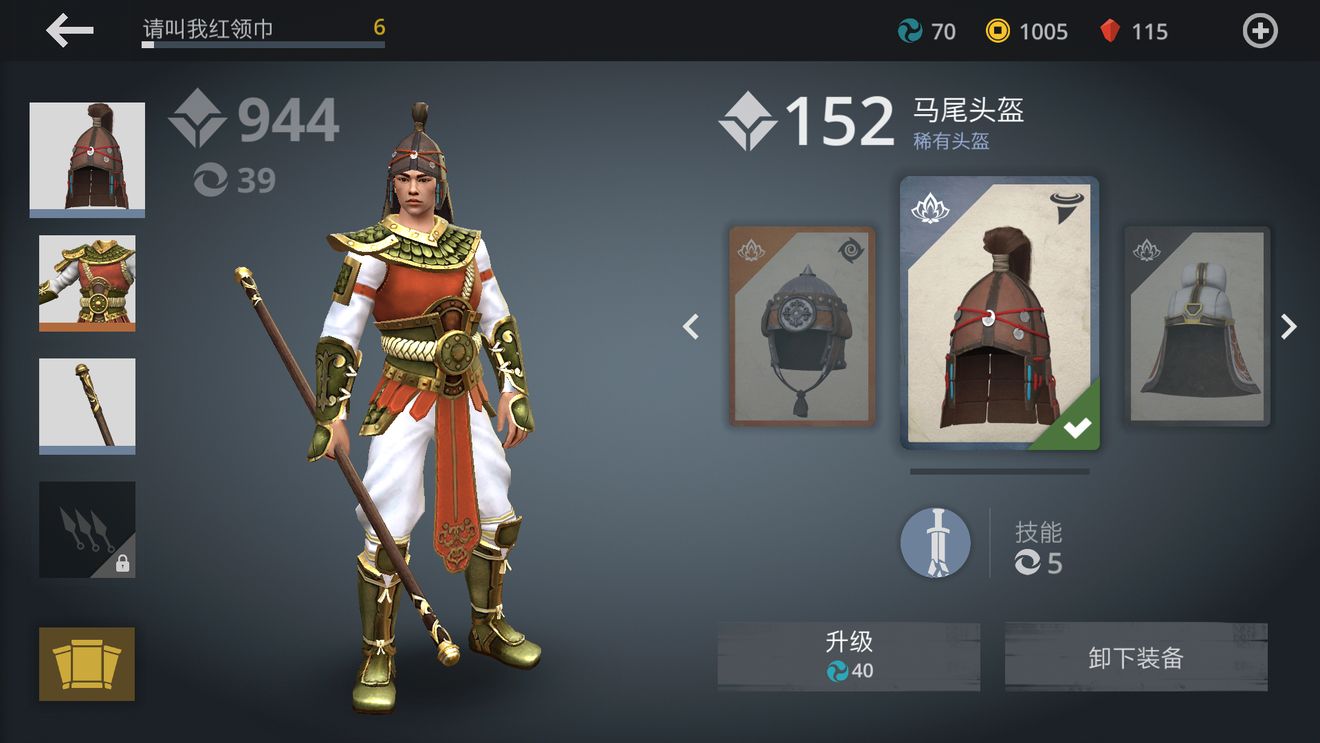Viewport: 1320px width, 743px height.
Task: Choose the white padded helmet card
Action: coord(1197,326)
